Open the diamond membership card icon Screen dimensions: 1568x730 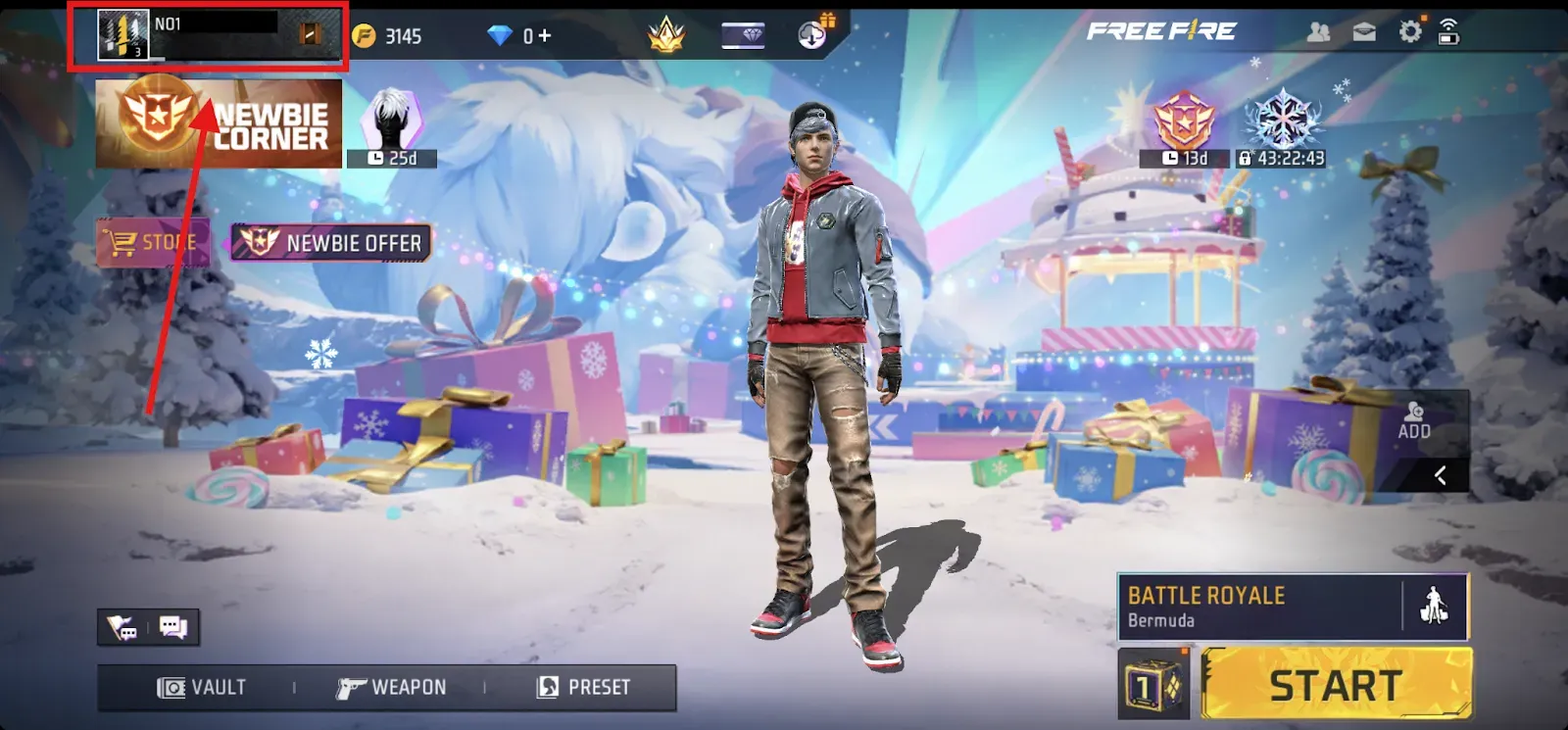pos(743,36)
